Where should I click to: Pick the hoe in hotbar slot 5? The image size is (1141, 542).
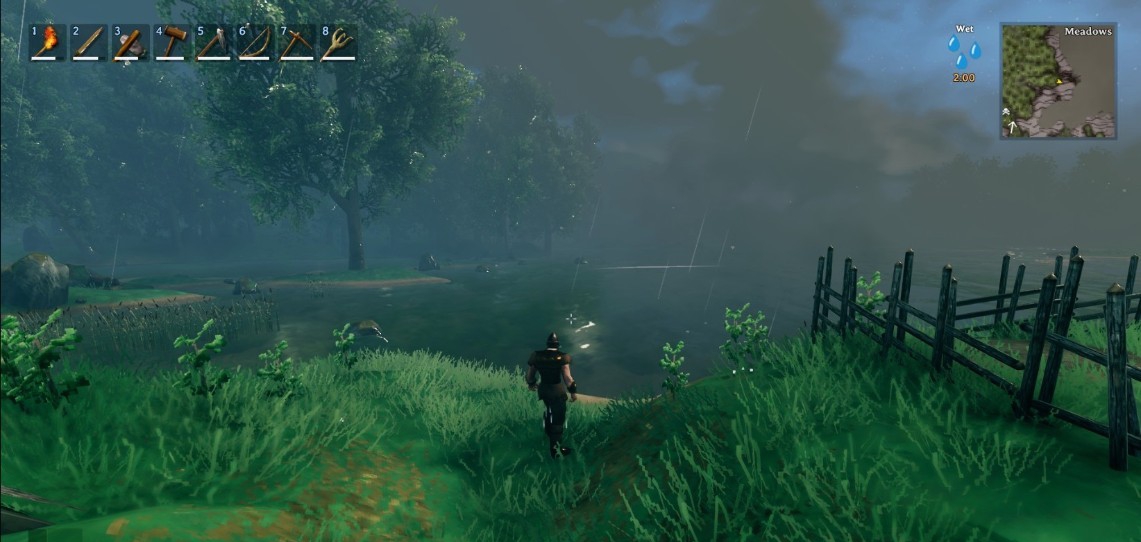point(214,43)
